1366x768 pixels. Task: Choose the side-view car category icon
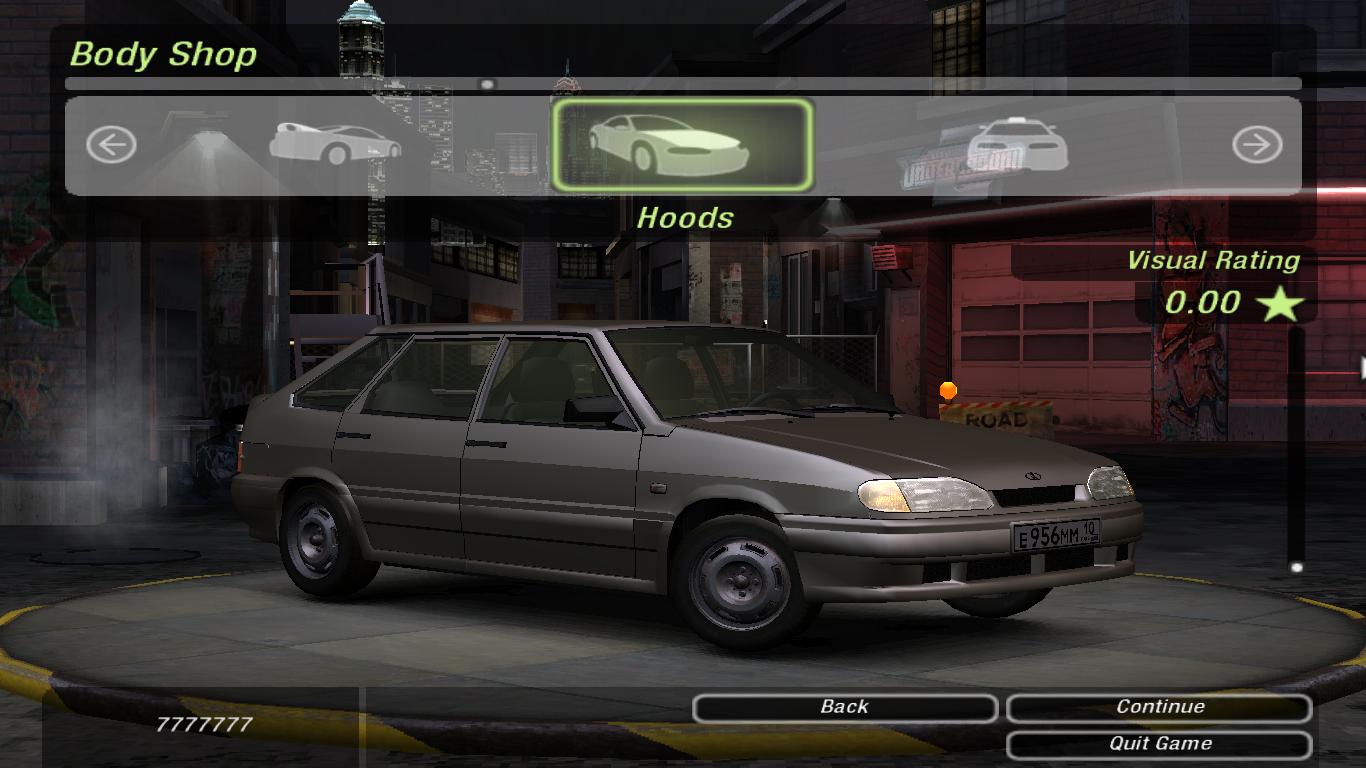click(x=334, y=146)
